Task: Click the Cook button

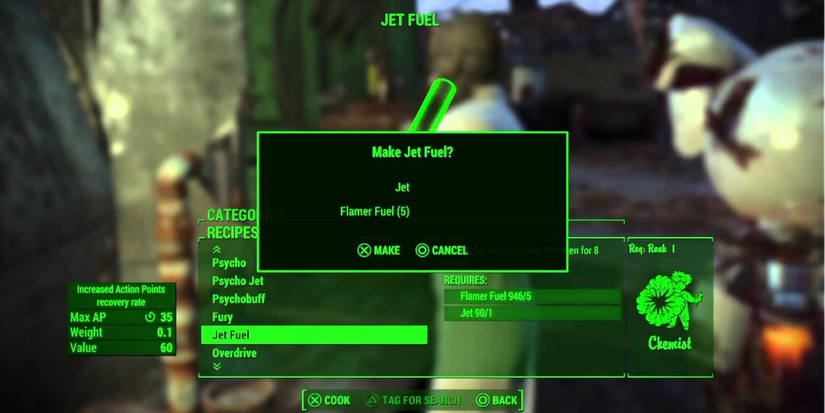Action: (x=328, y=400)
